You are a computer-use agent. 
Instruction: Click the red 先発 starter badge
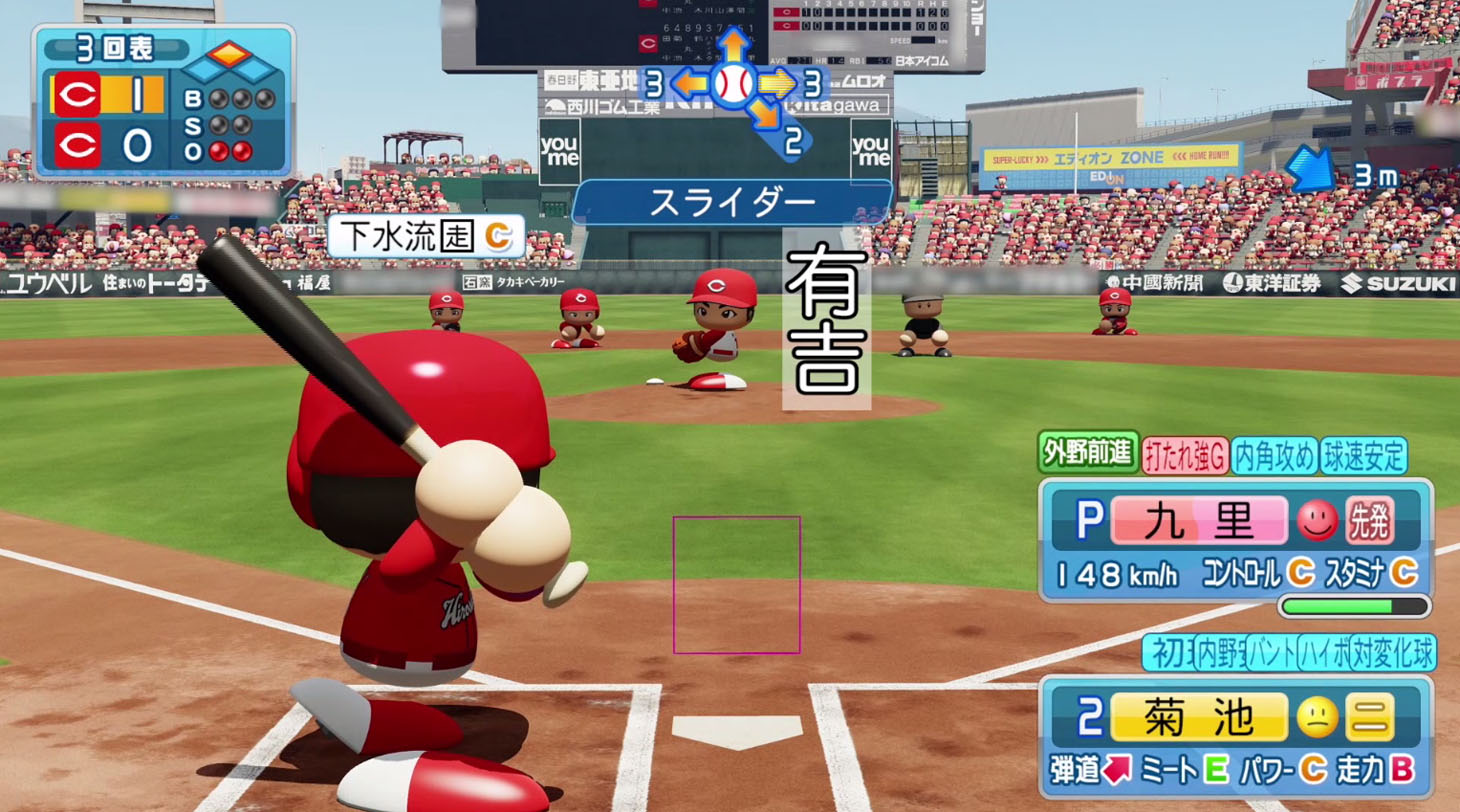[x=1369, y=520]
